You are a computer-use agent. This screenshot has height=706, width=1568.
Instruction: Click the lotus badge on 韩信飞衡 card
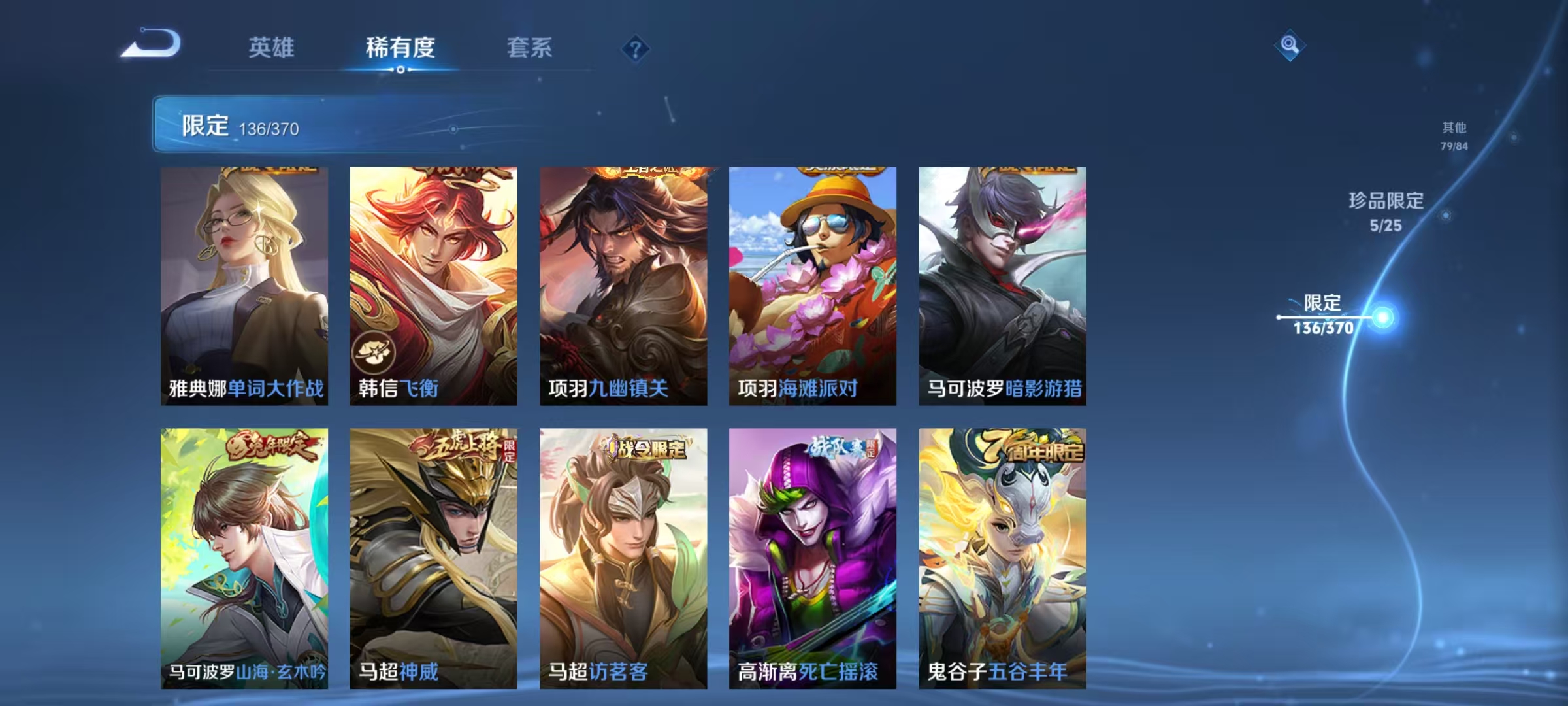coord(372,350)
